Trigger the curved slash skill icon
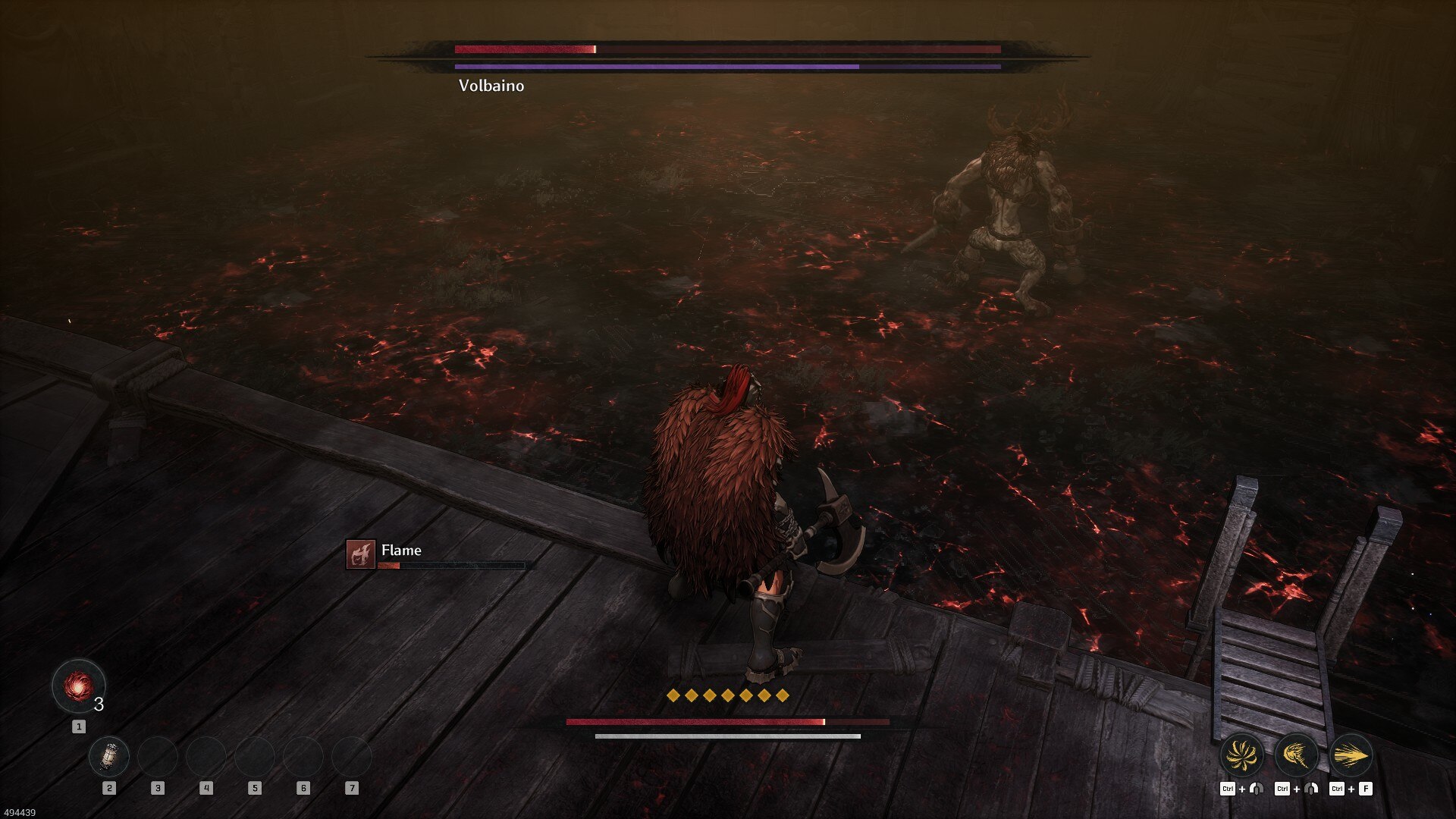Viewport: 1456px width, 819px height. [x=1296, y=755]
